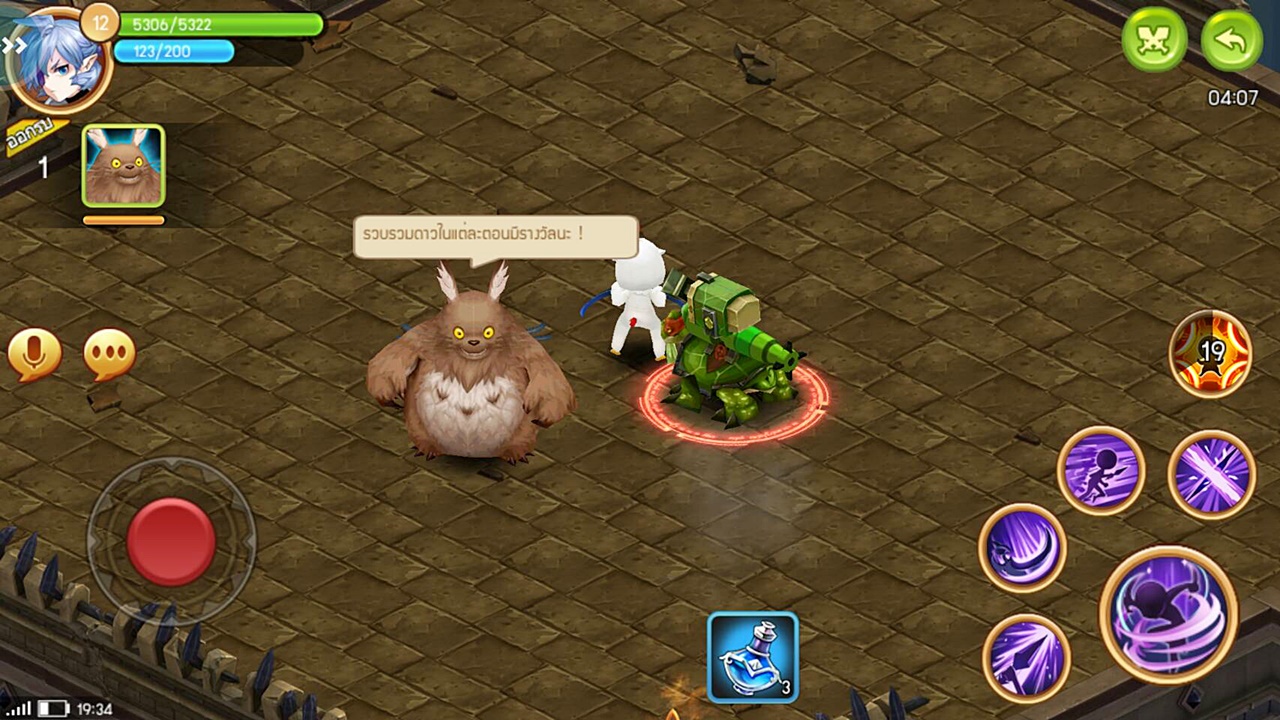The height and width of the screenshot is (720, 1280).
Task: Activate the purple downward strike skill
Action: [x=1026, y=658]
